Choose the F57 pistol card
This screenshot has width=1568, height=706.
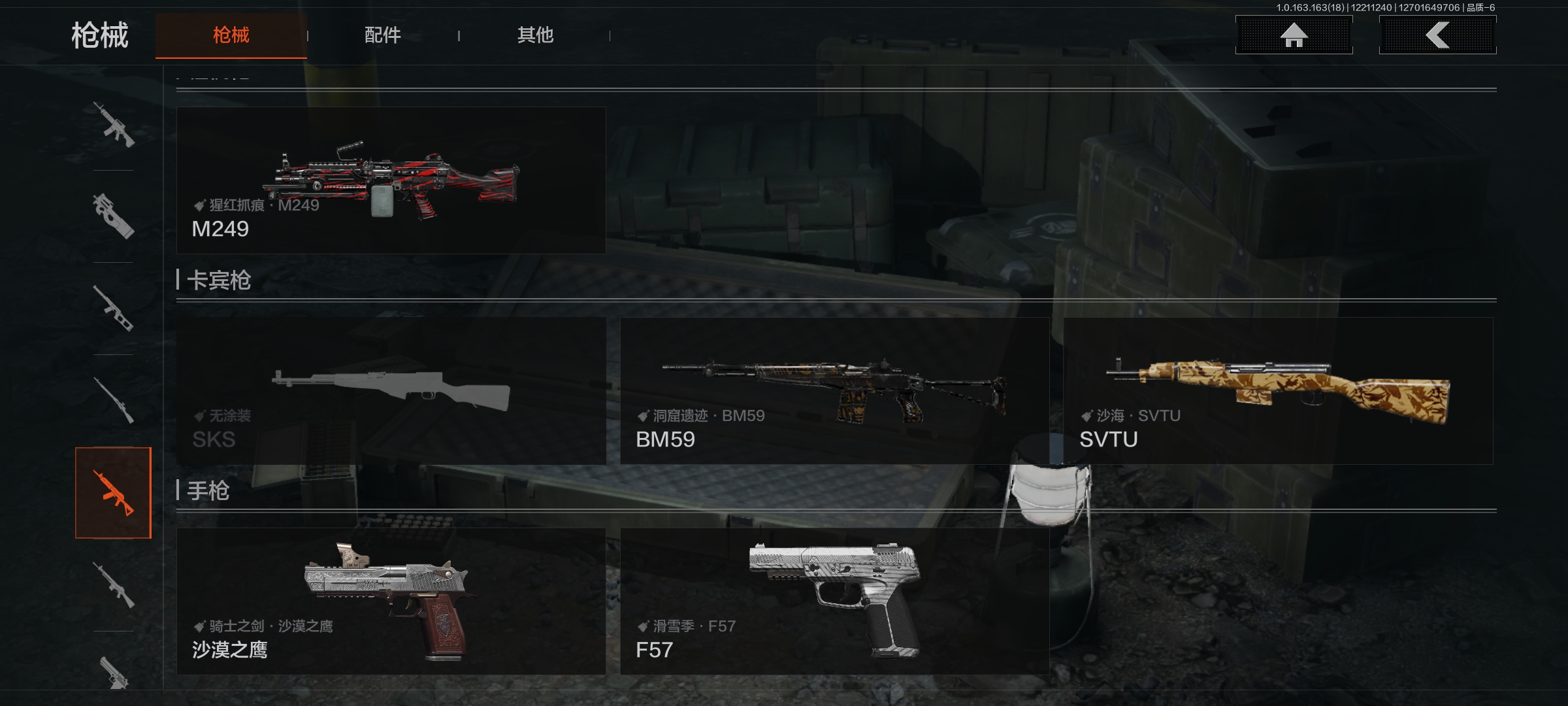pos(834,601)
